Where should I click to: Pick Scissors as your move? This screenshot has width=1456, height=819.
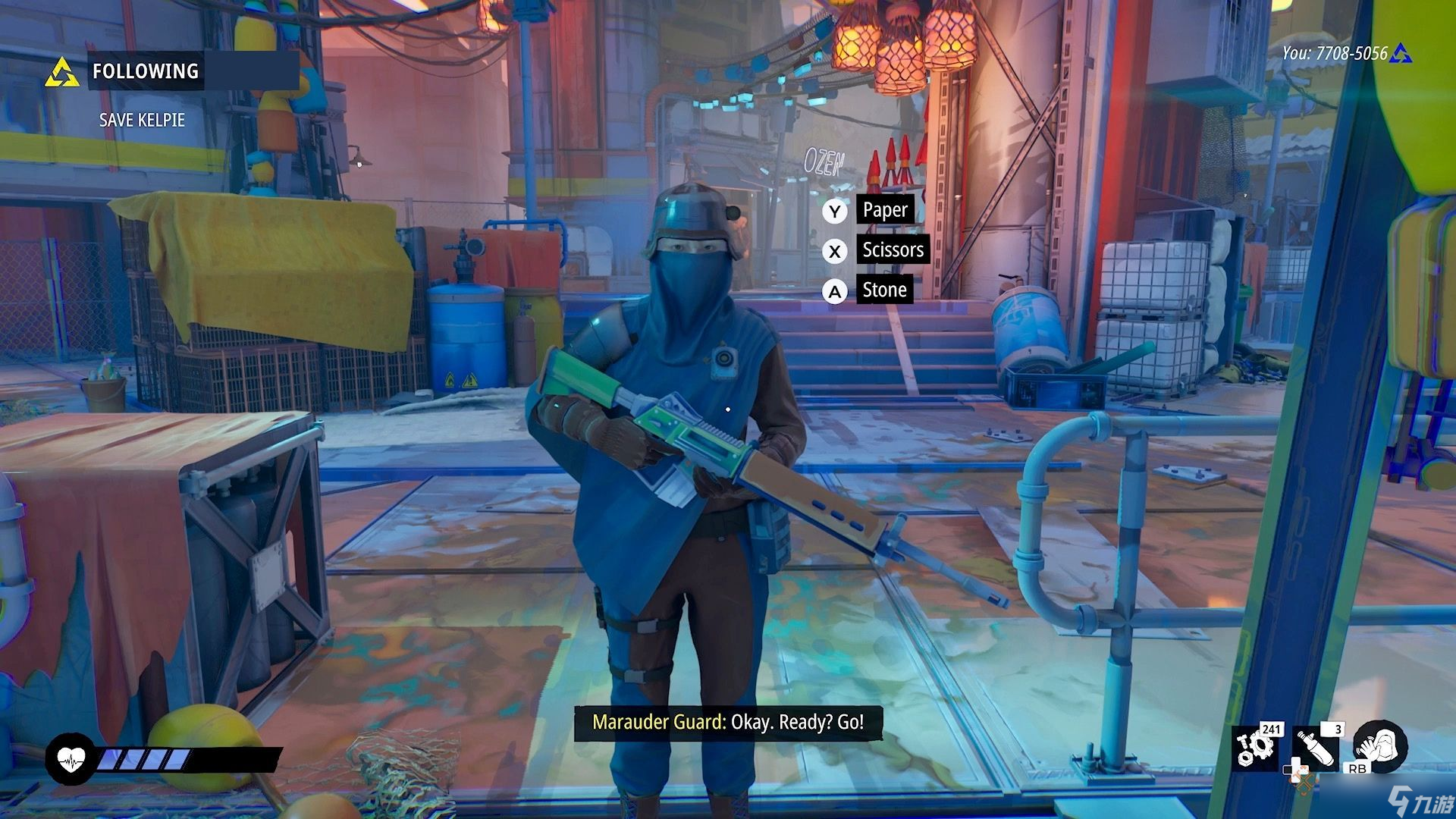pyautogui.click(x=893, y=250)
